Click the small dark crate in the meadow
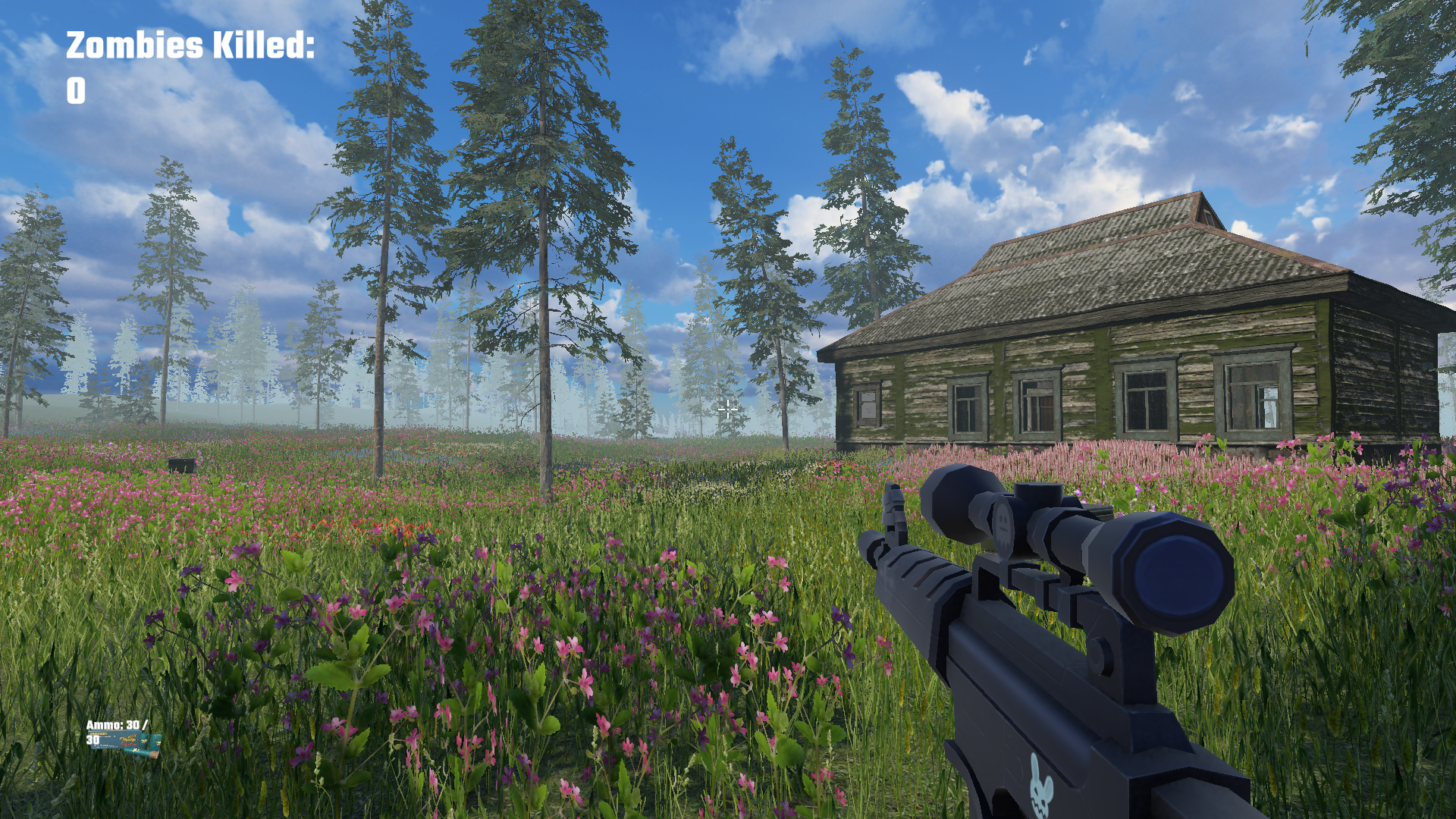 click(183, 465)
